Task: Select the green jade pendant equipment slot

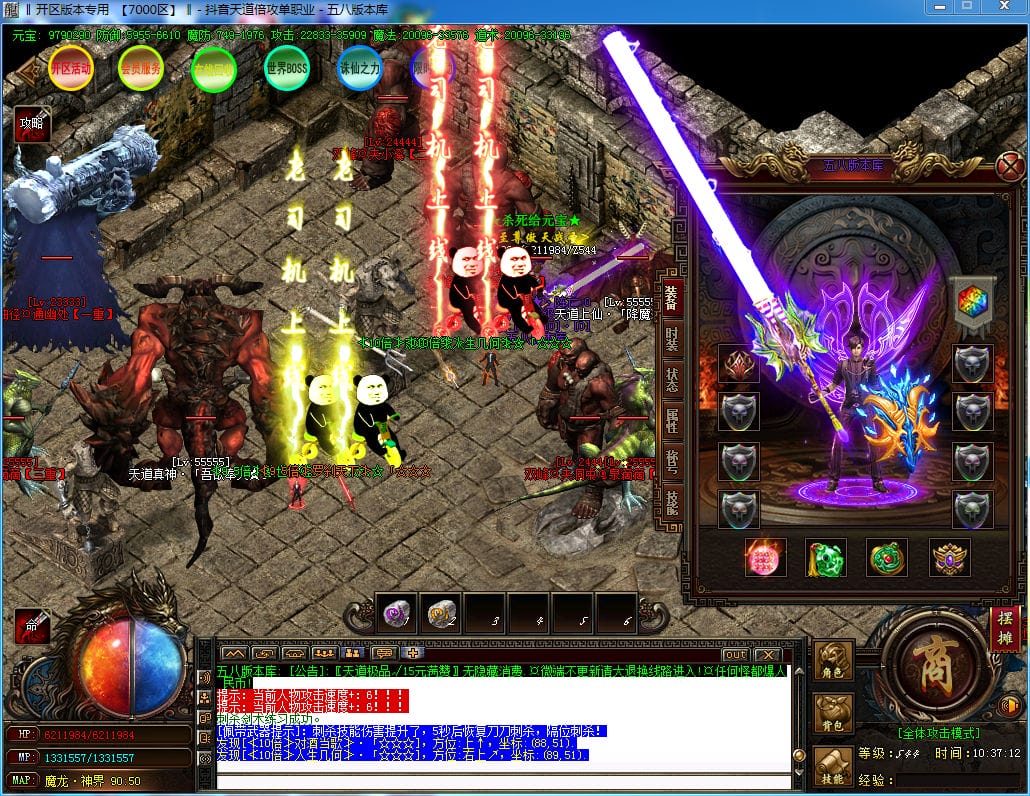Action: click(826, 558)
